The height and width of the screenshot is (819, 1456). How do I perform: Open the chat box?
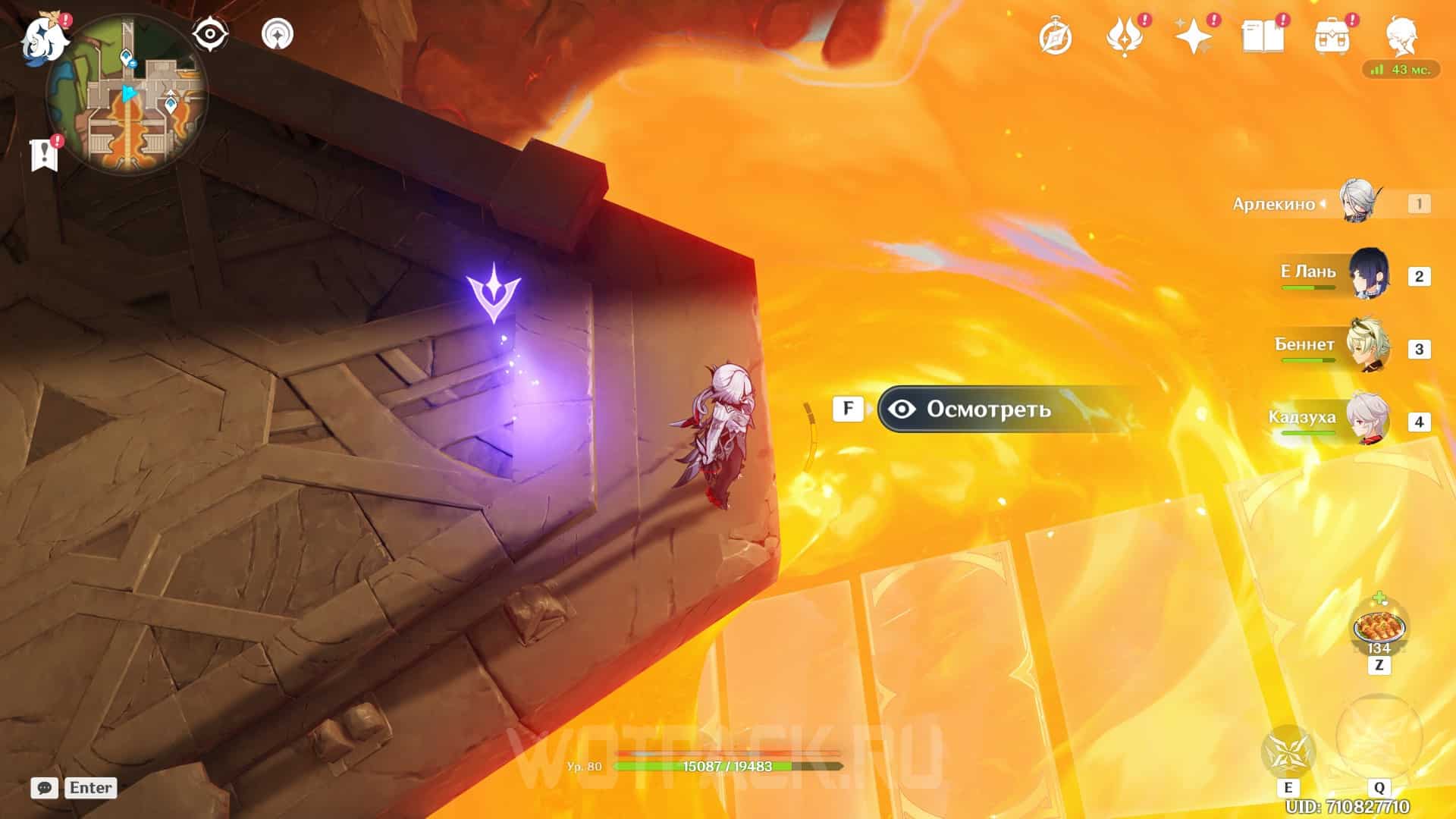click(45, 788)
